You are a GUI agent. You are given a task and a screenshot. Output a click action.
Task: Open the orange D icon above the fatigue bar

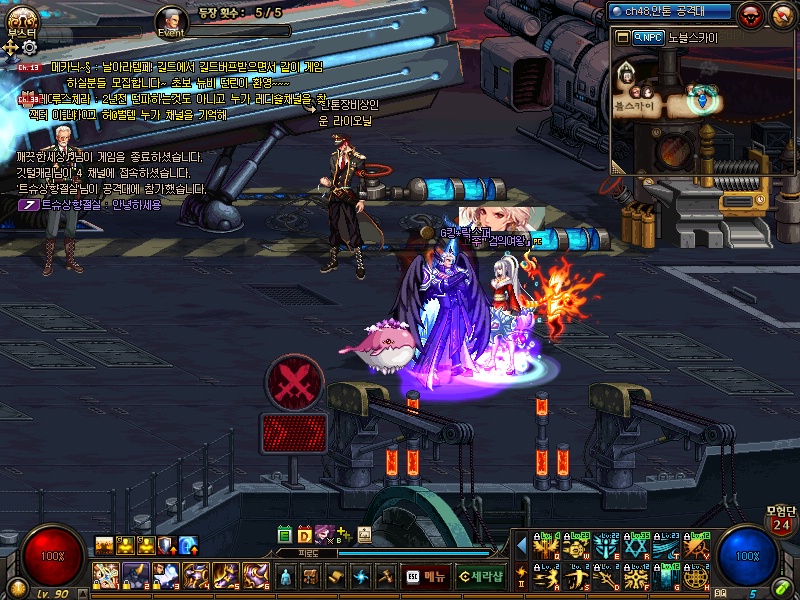[304, 535]
